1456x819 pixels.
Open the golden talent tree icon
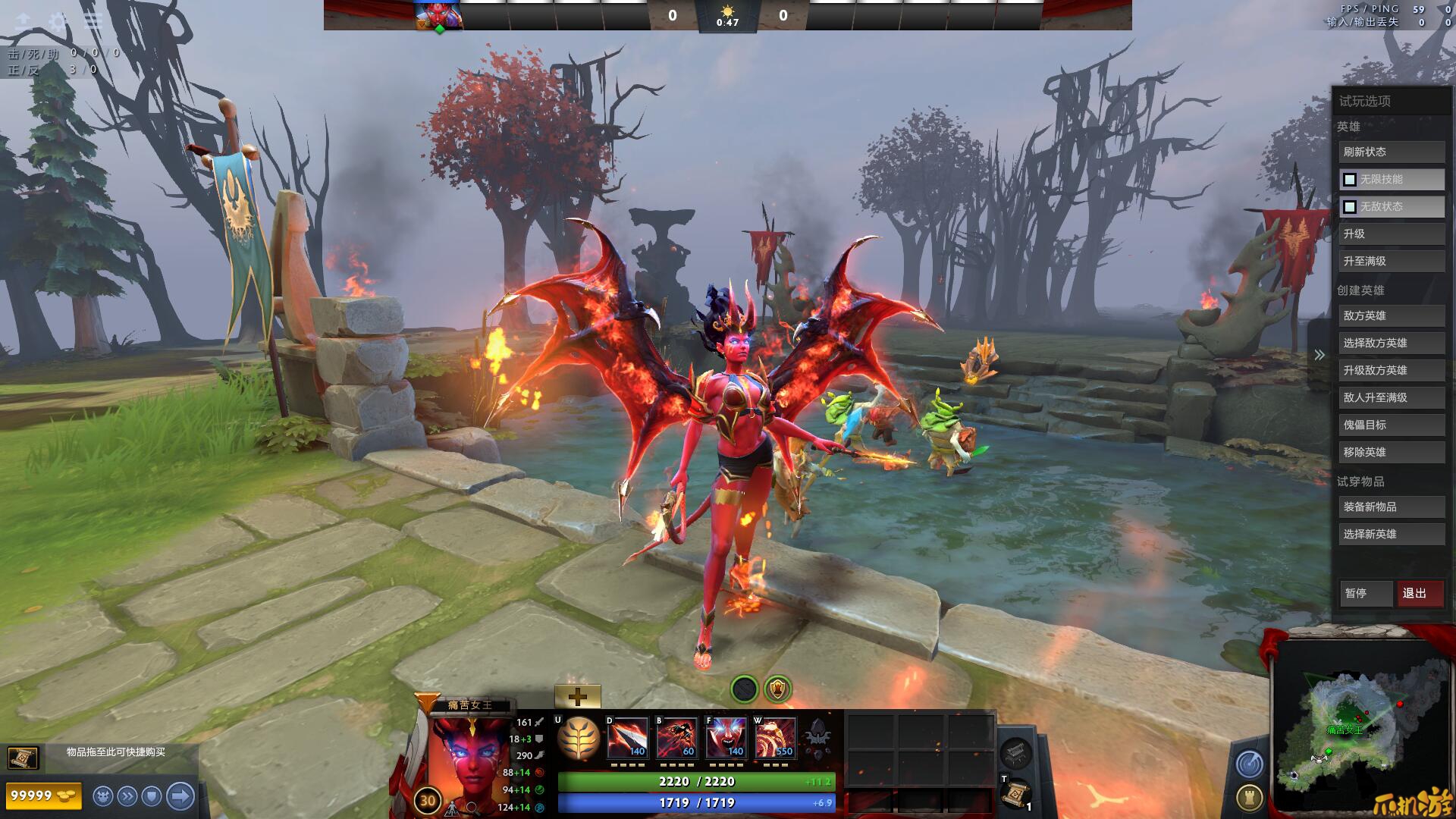coord(579,739)
